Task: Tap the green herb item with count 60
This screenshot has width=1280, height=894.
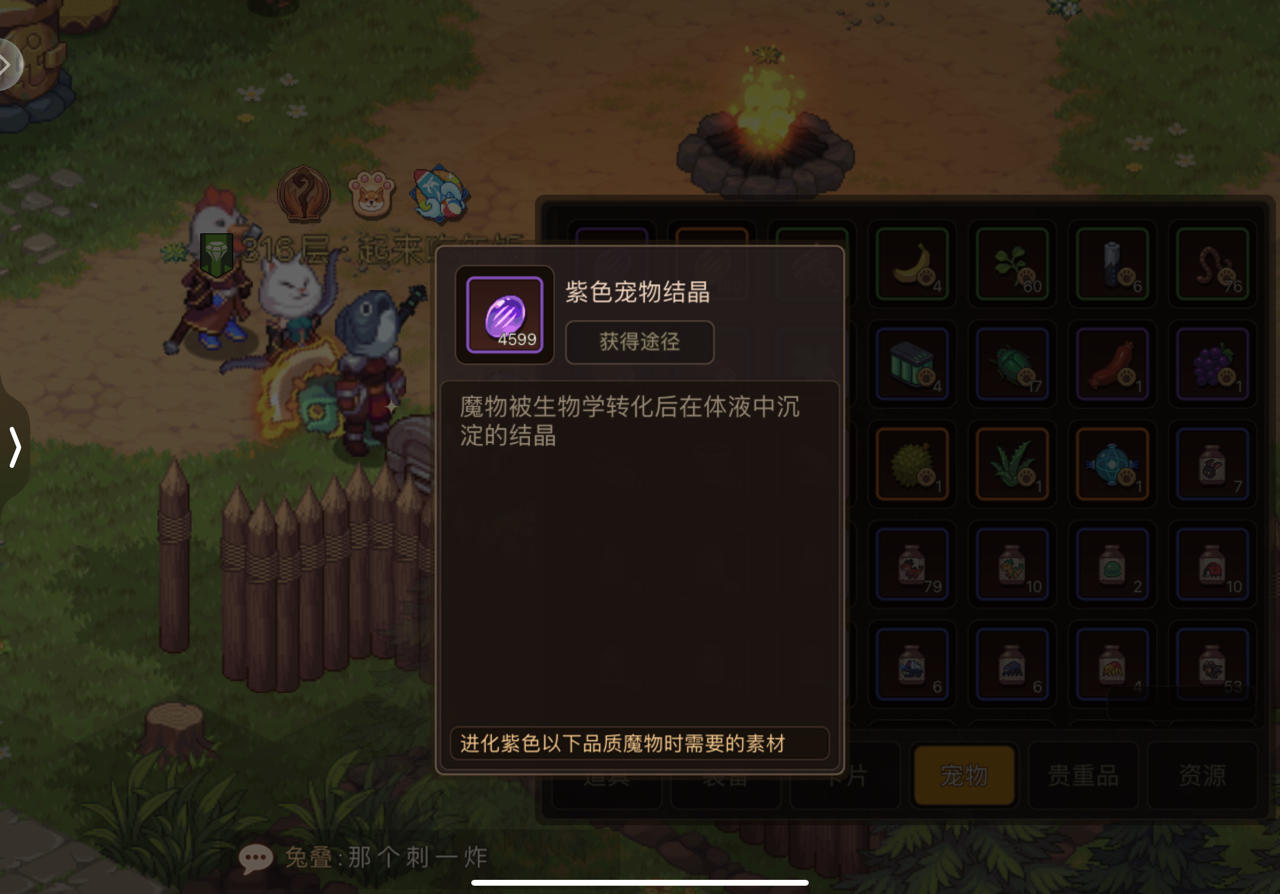Action: tap(1011, 264)
